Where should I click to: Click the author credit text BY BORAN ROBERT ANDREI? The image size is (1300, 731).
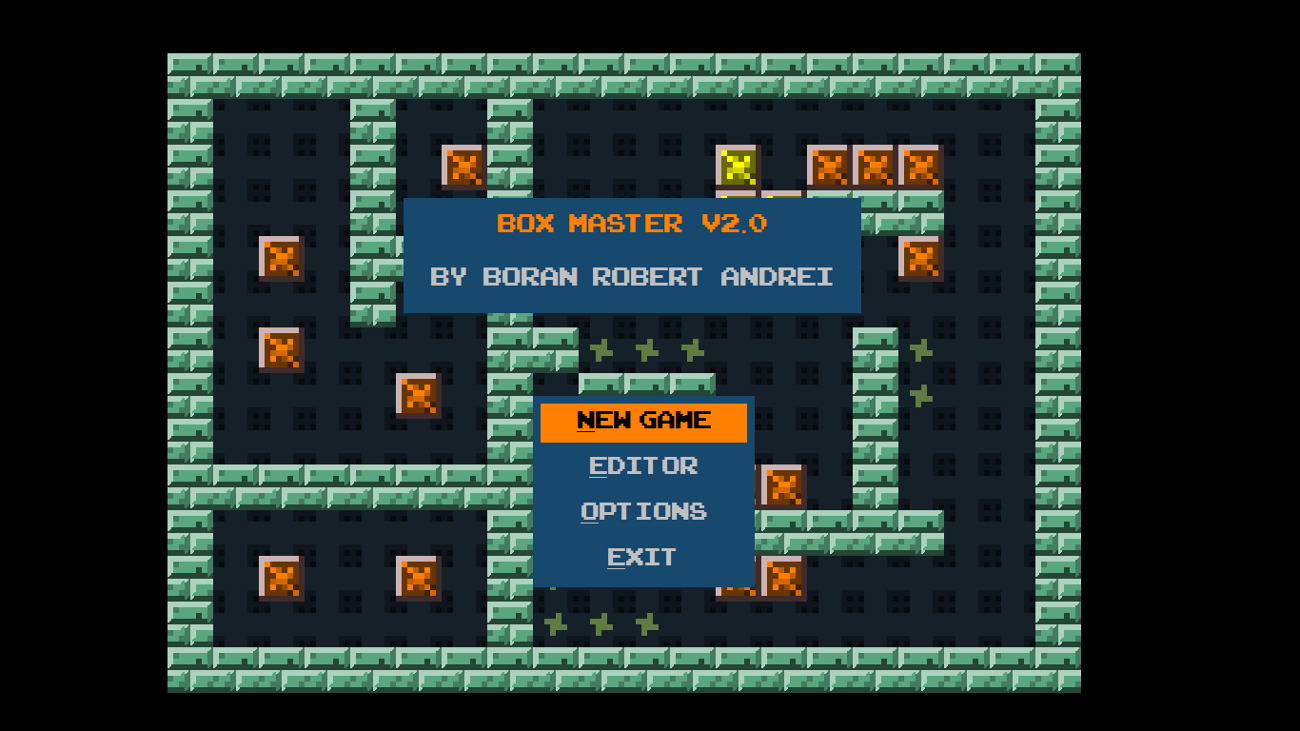click(x=634, y=277)
